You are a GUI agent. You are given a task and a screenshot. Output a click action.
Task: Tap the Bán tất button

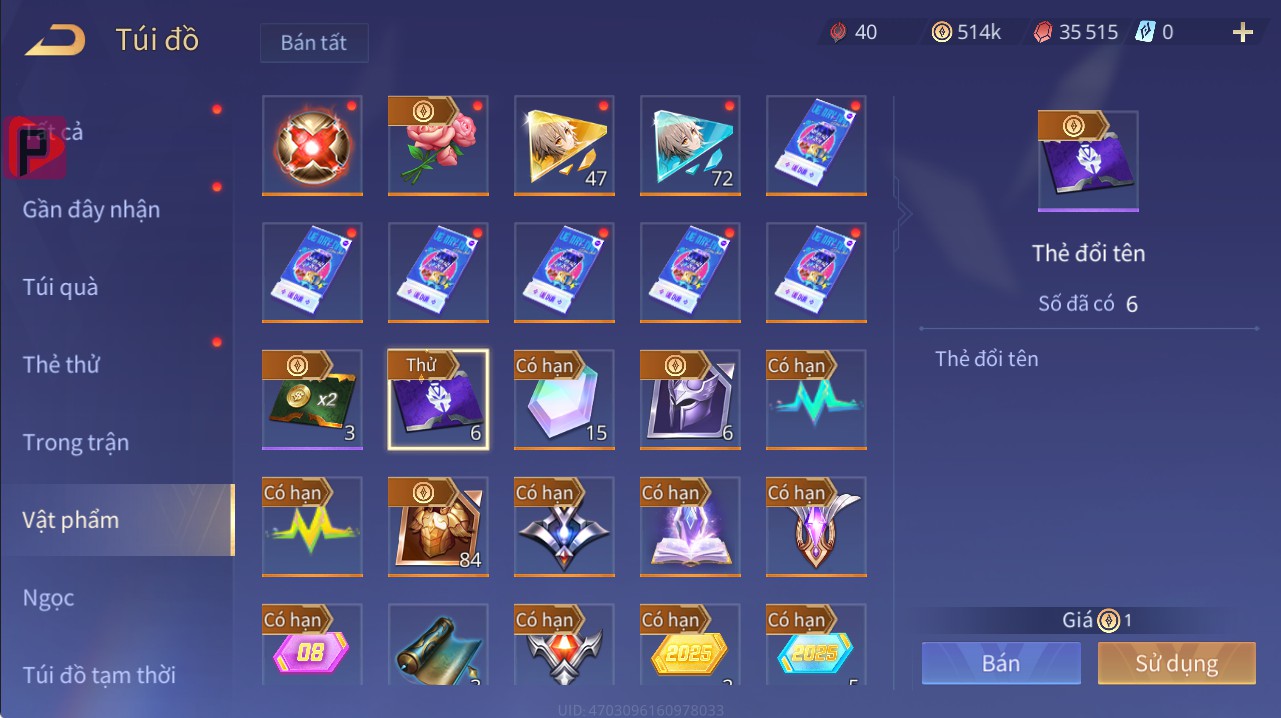tap(314, 43)
